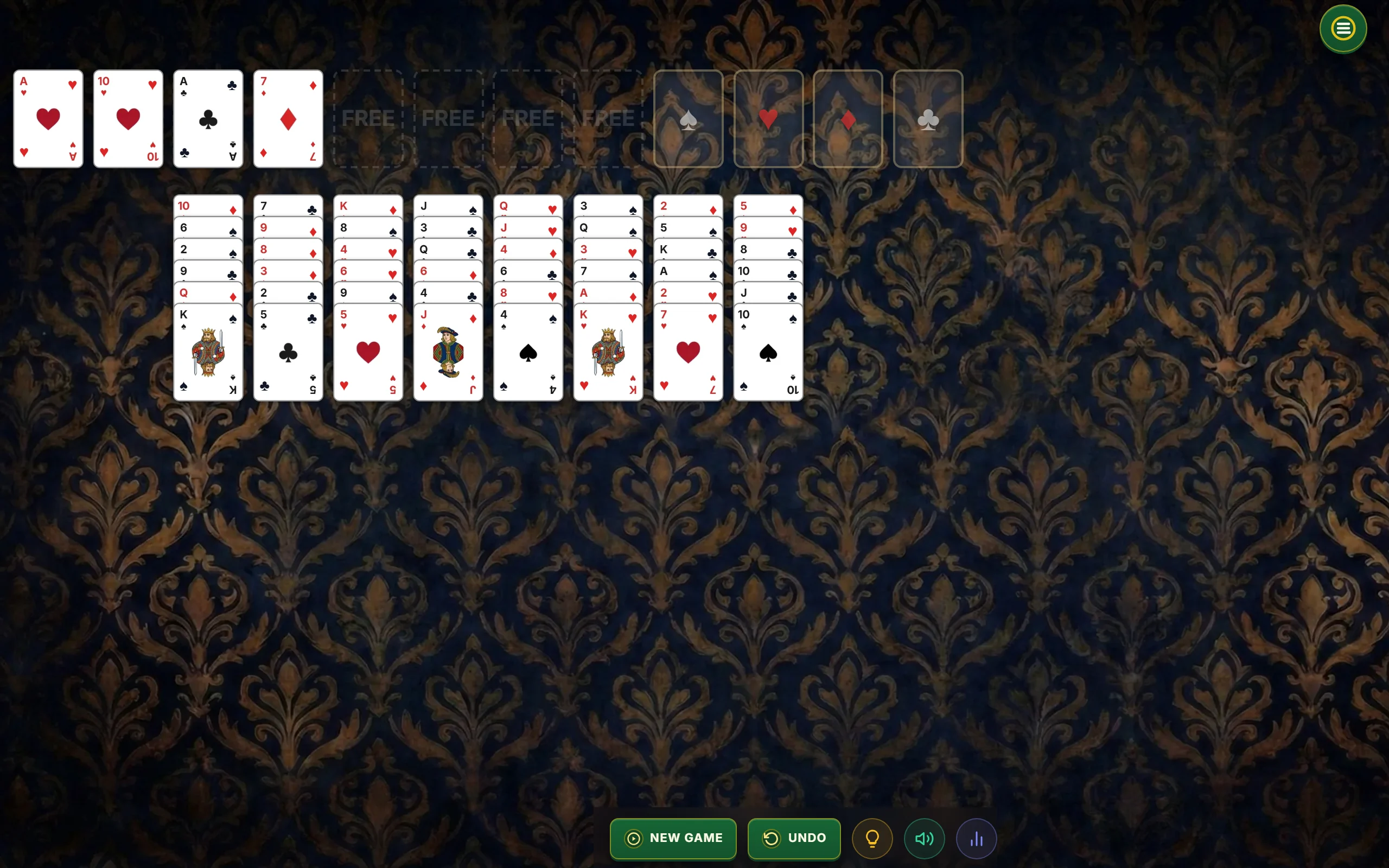Click the first empty FREE cell

pos(368,119)
